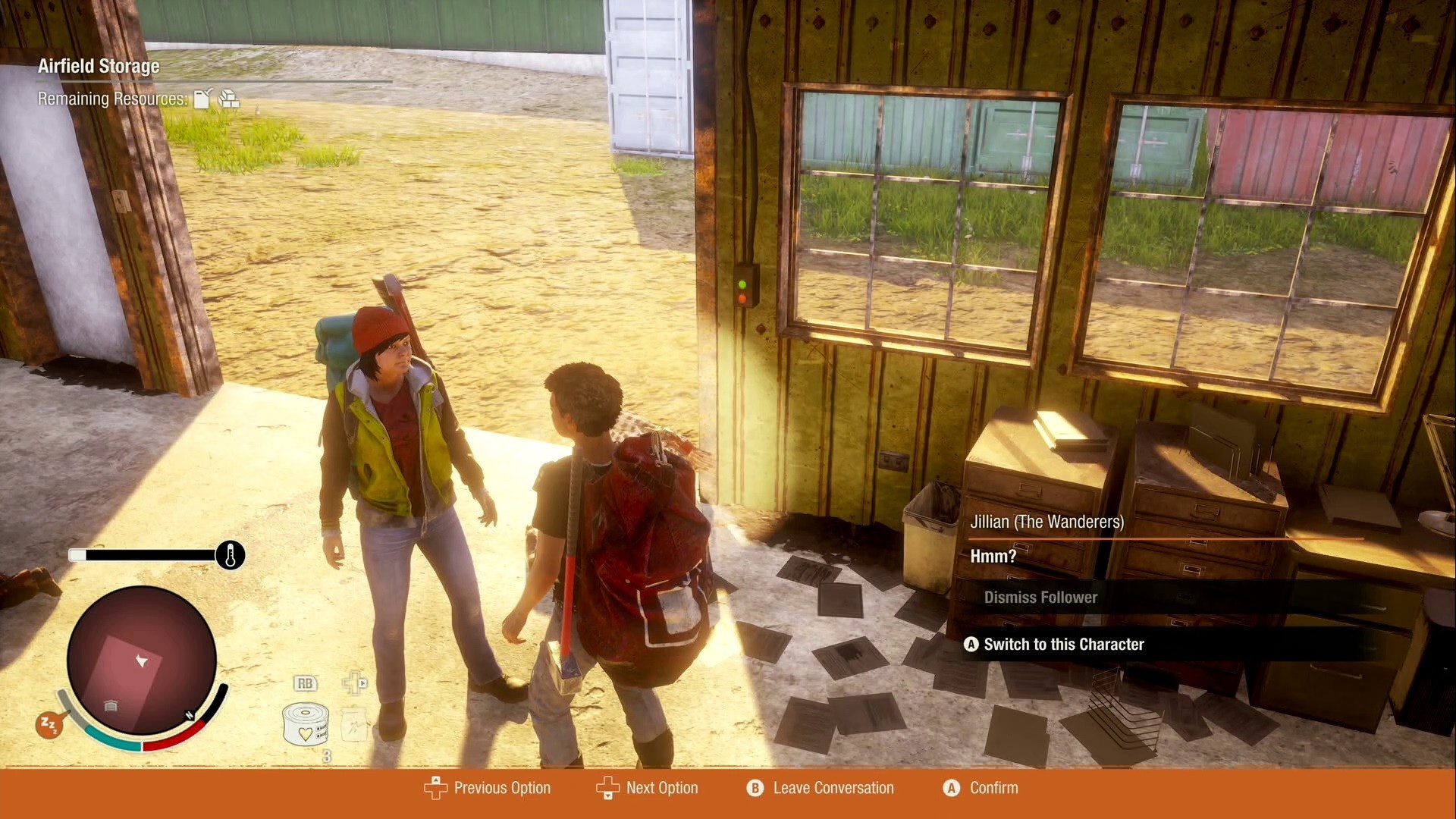1456x819 pixels.
Task: Select the faded snack item slot
Action: [354, 726]
